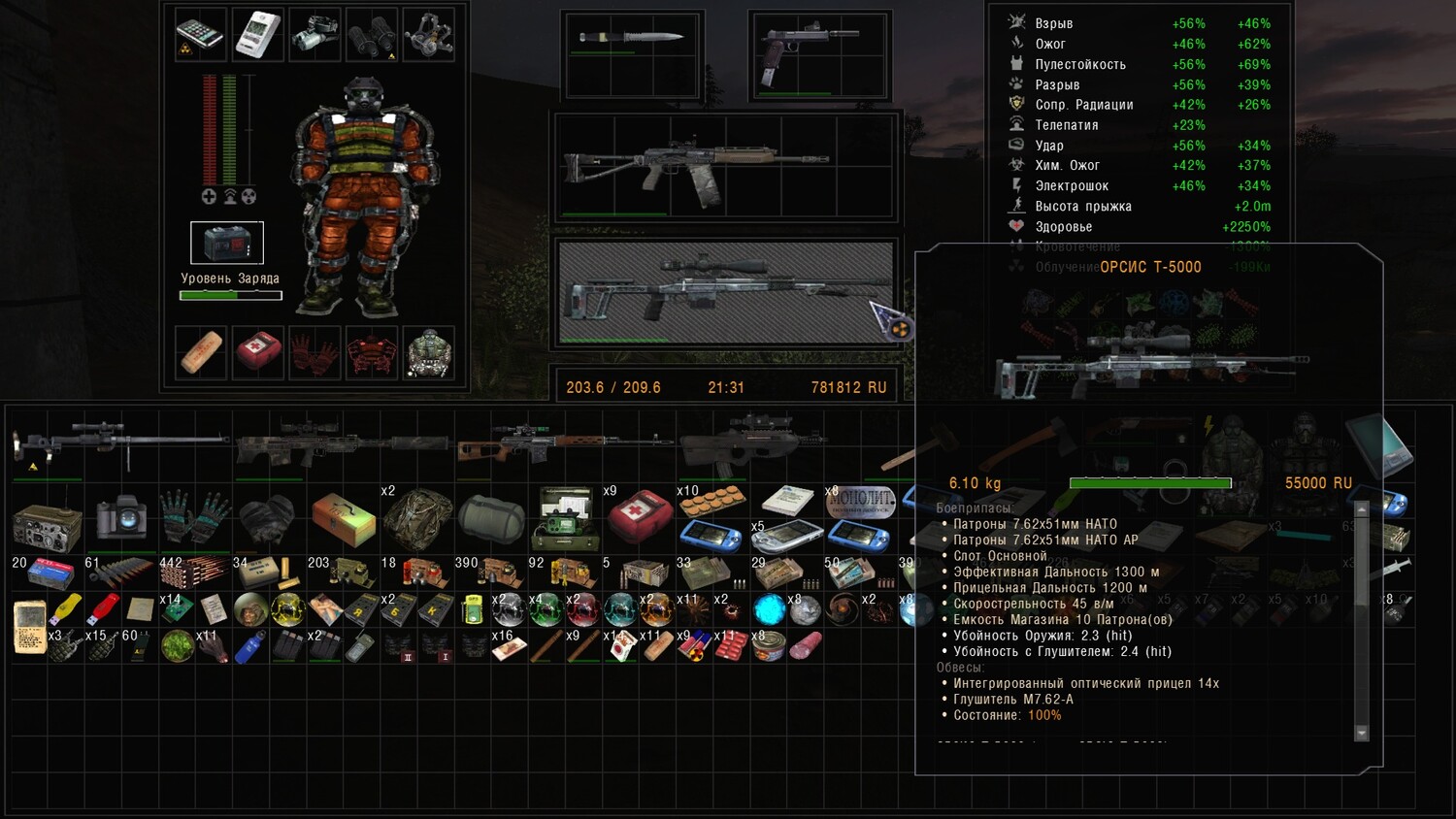Pick the Dragunov SVD rifle with wooden stock
This screenshot has height=819, width=1456.
point(563,445)
